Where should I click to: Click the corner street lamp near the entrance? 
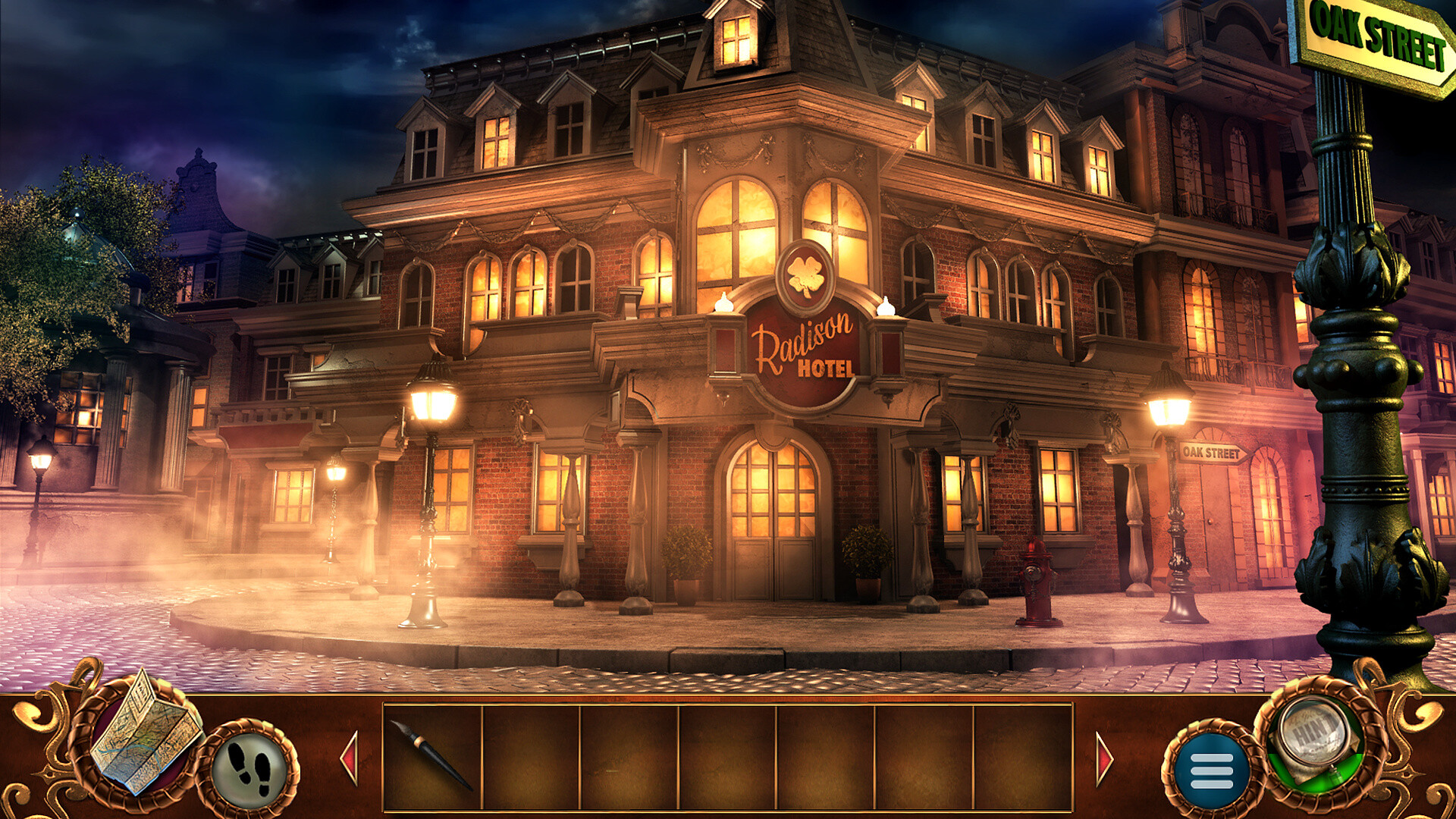click(x=430, y=402)
